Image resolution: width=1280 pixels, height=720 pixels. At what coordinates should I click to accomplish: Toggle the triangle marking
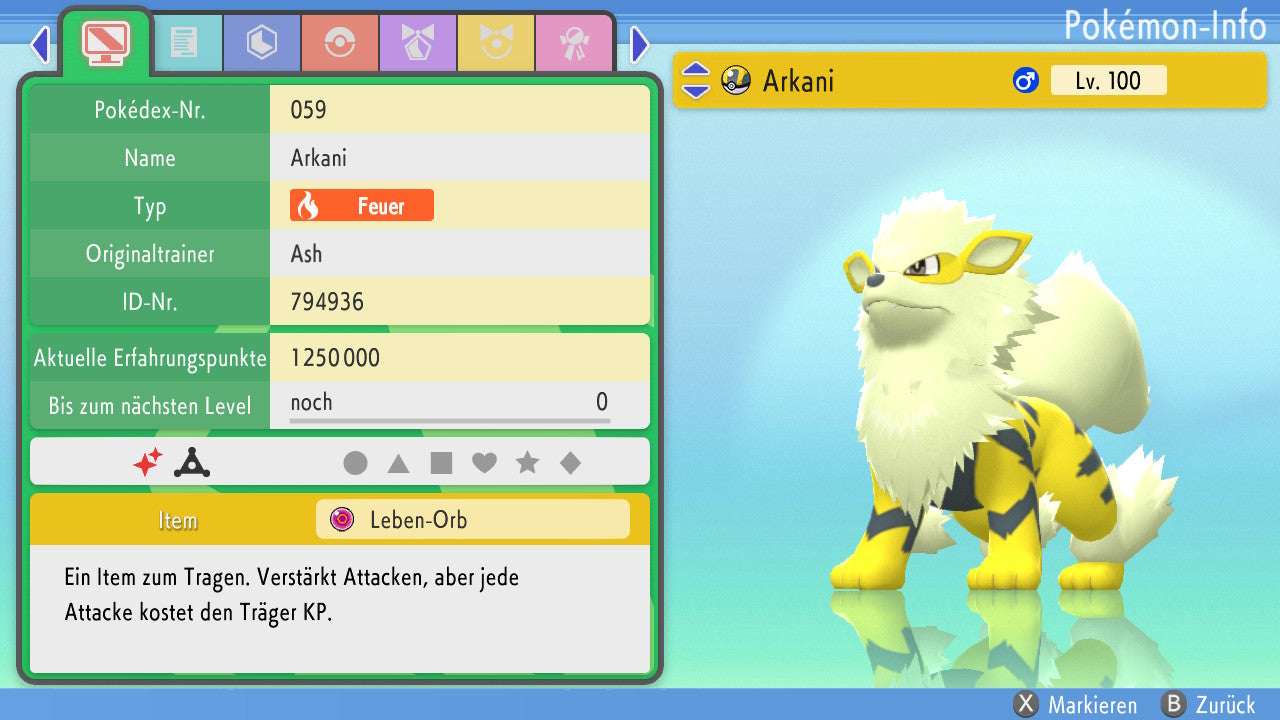[398, 463]
